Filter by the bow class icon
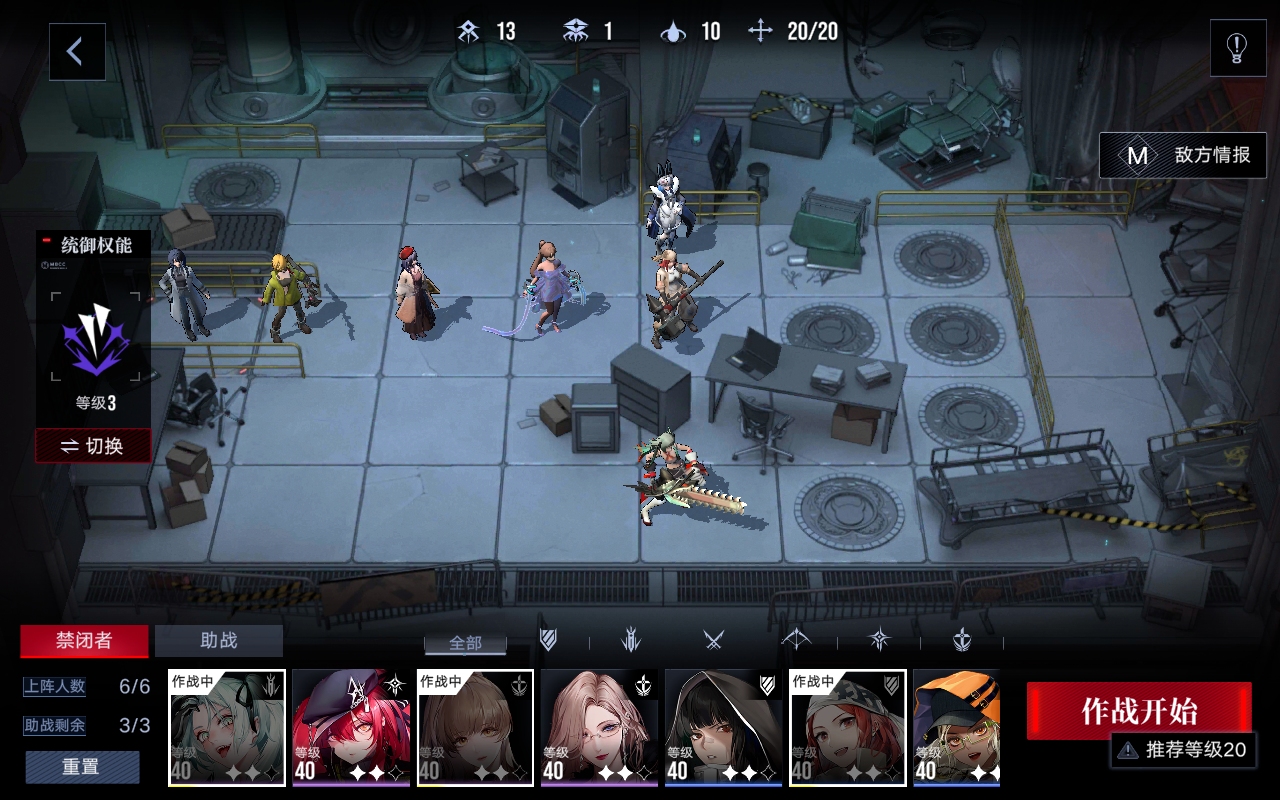This screenshot has width=1280, height=800. [x=796, y=641]
